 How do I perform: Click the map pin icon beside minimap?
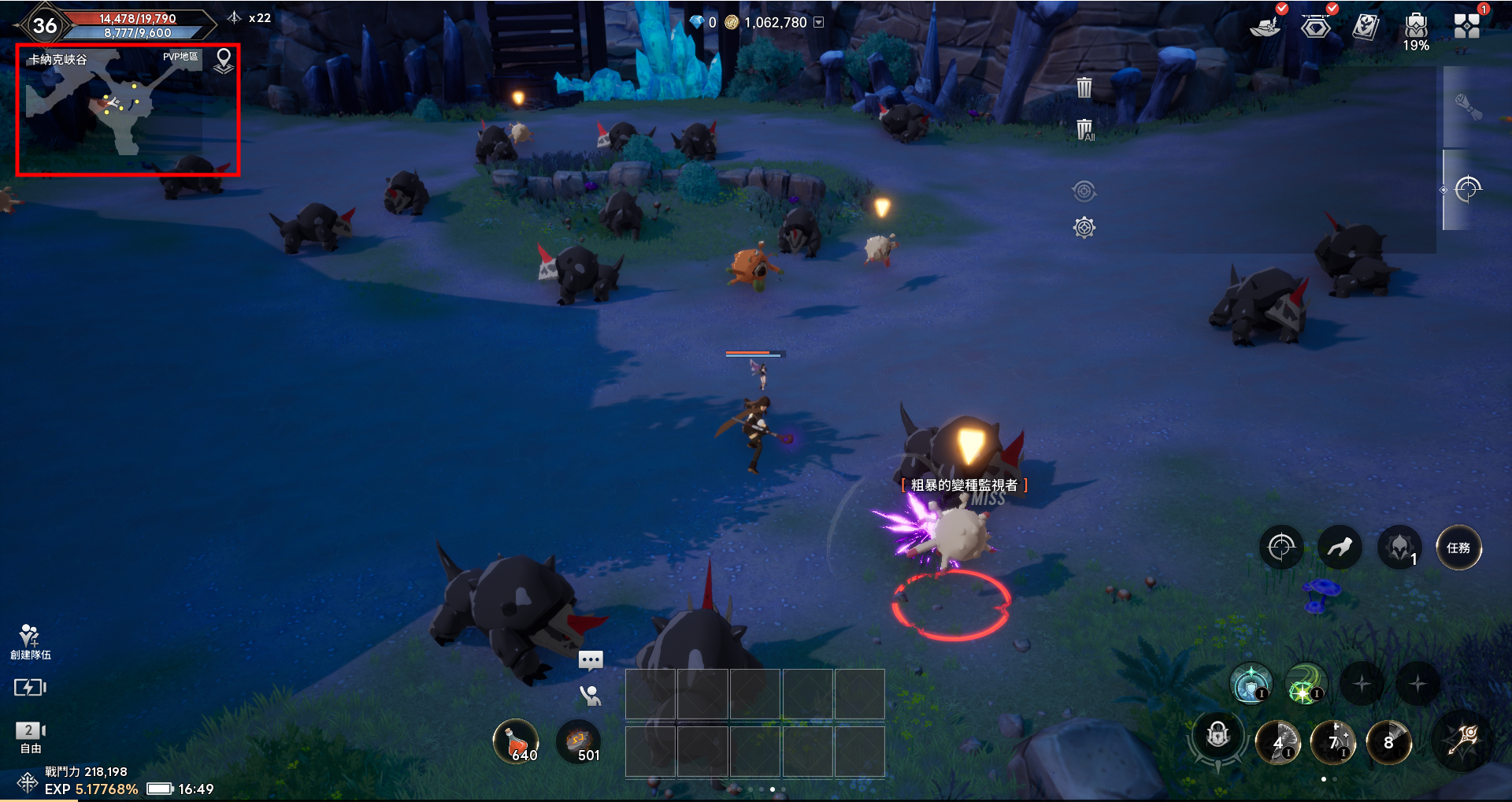224,61
